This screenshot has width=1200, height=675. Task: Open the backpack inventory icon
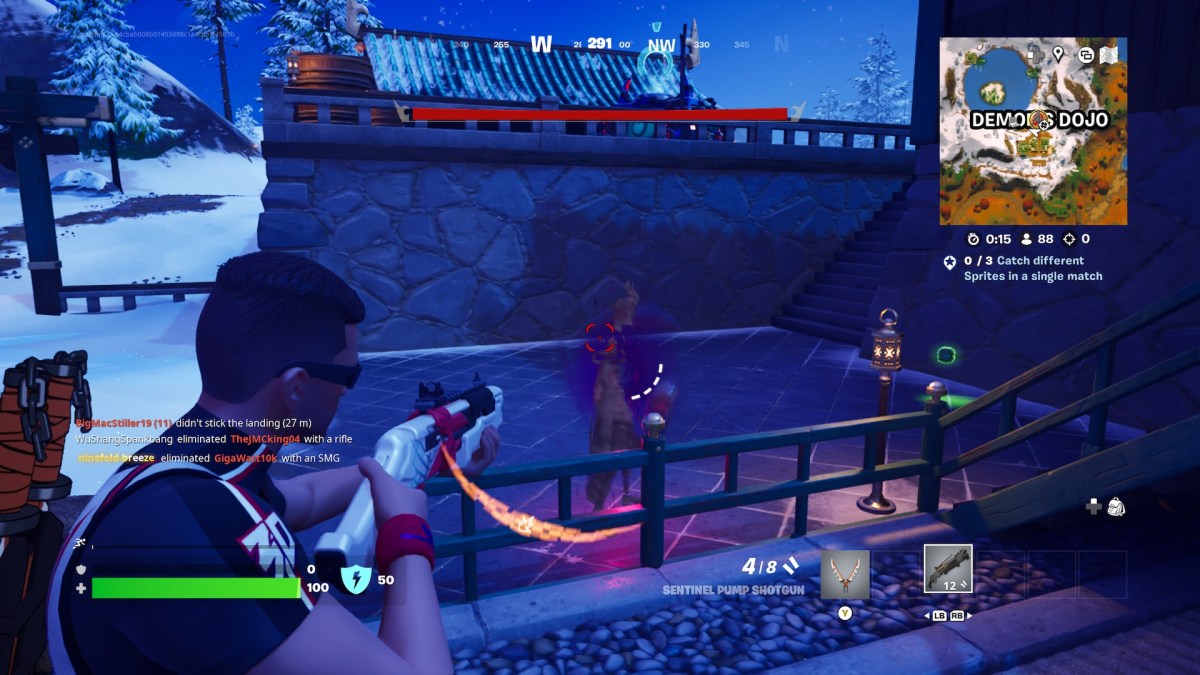1116,507
